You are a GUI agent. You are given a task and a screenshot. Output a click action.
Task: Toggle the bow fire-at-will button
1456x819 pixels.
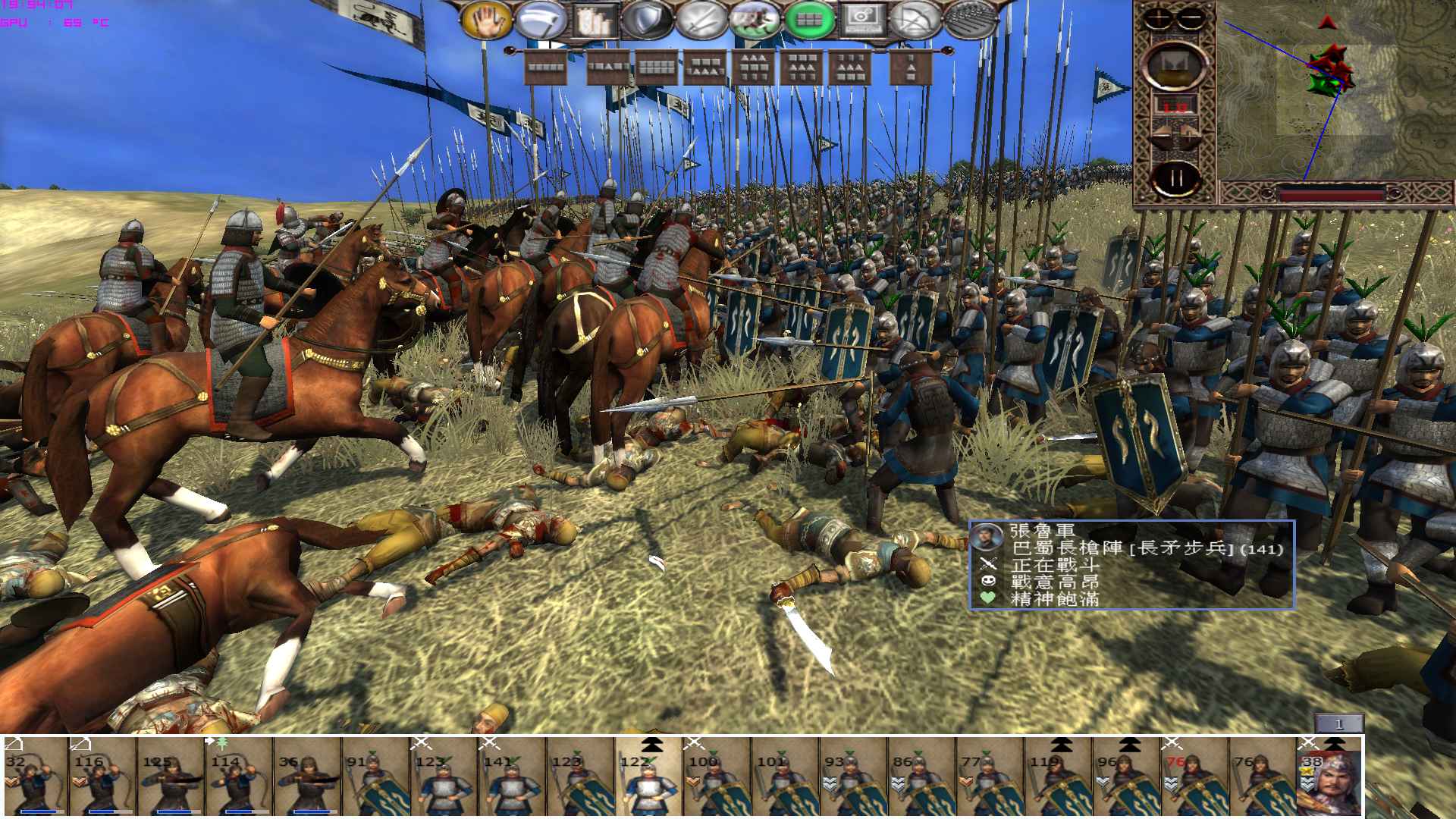916,20
